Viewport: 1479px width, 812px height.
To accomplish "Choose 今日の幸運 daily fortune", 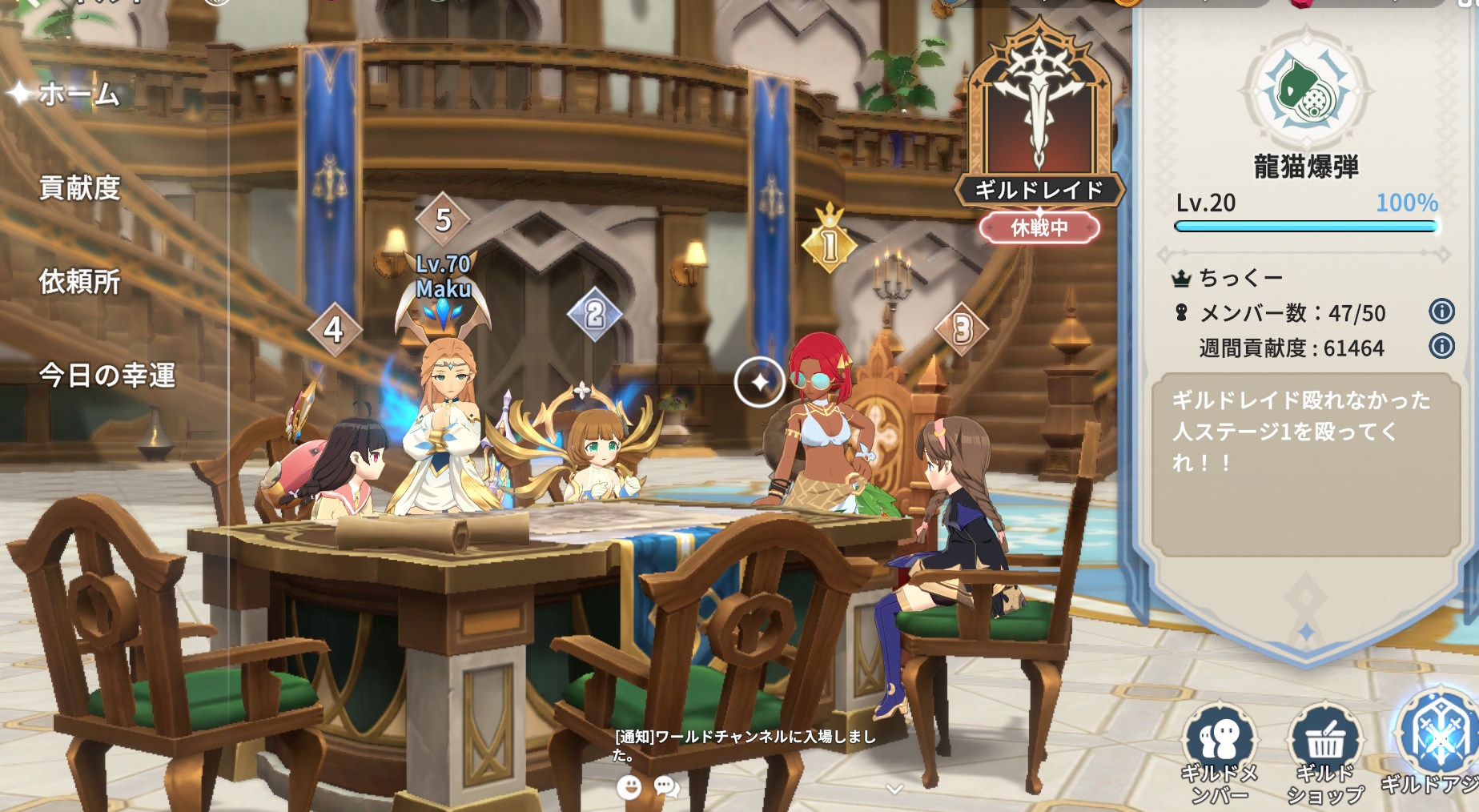I will [x=107, y=376].
